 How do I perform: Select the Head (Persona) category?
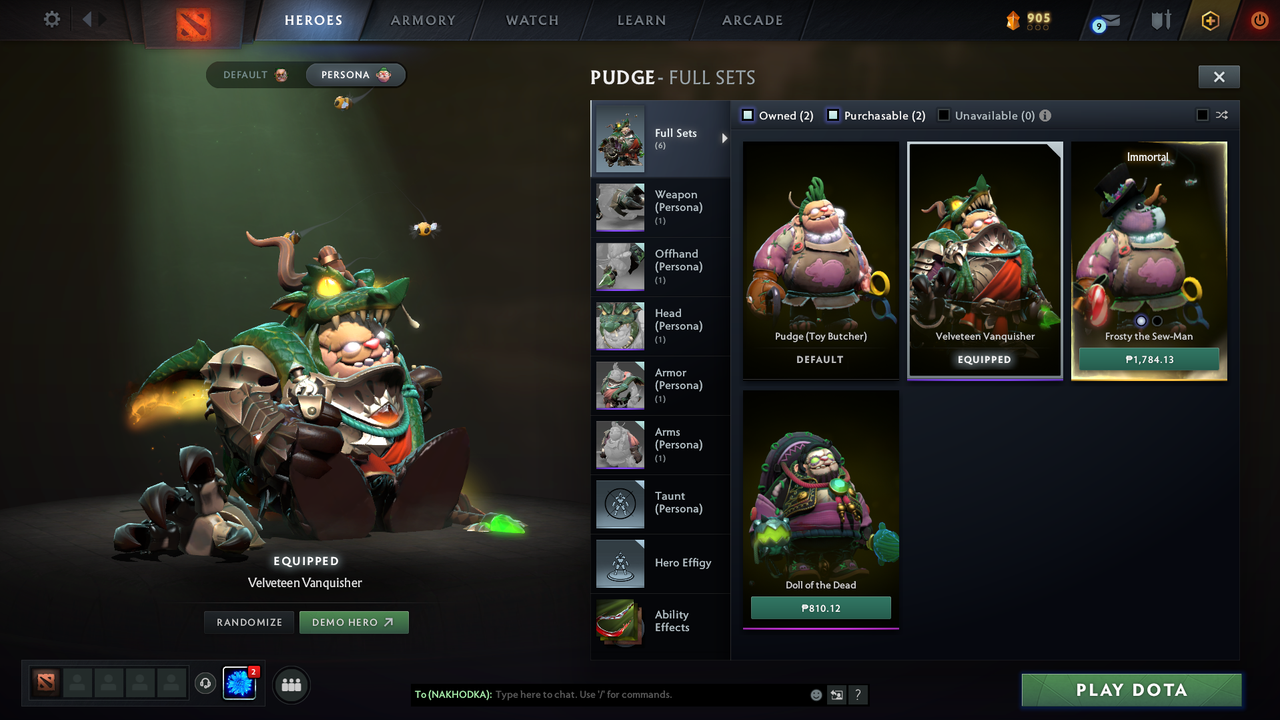tap(660, 325)
